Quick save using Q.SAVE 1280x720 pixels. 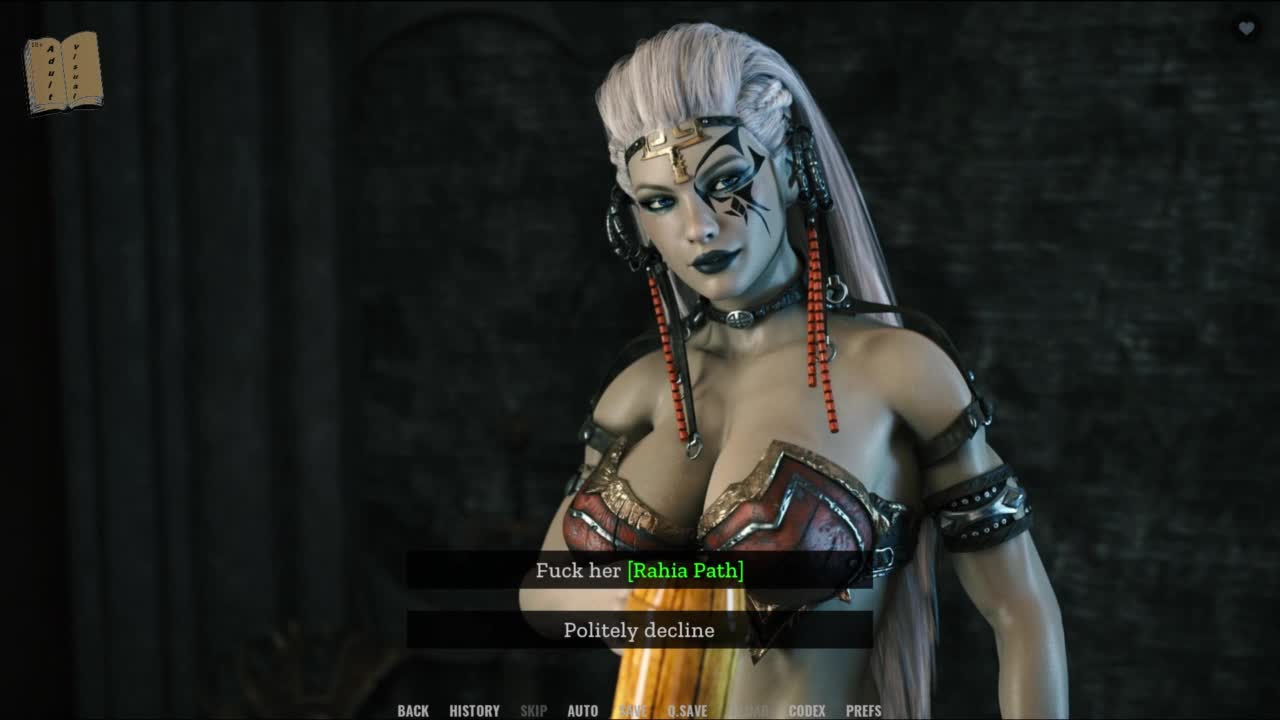tap(687, 711)
